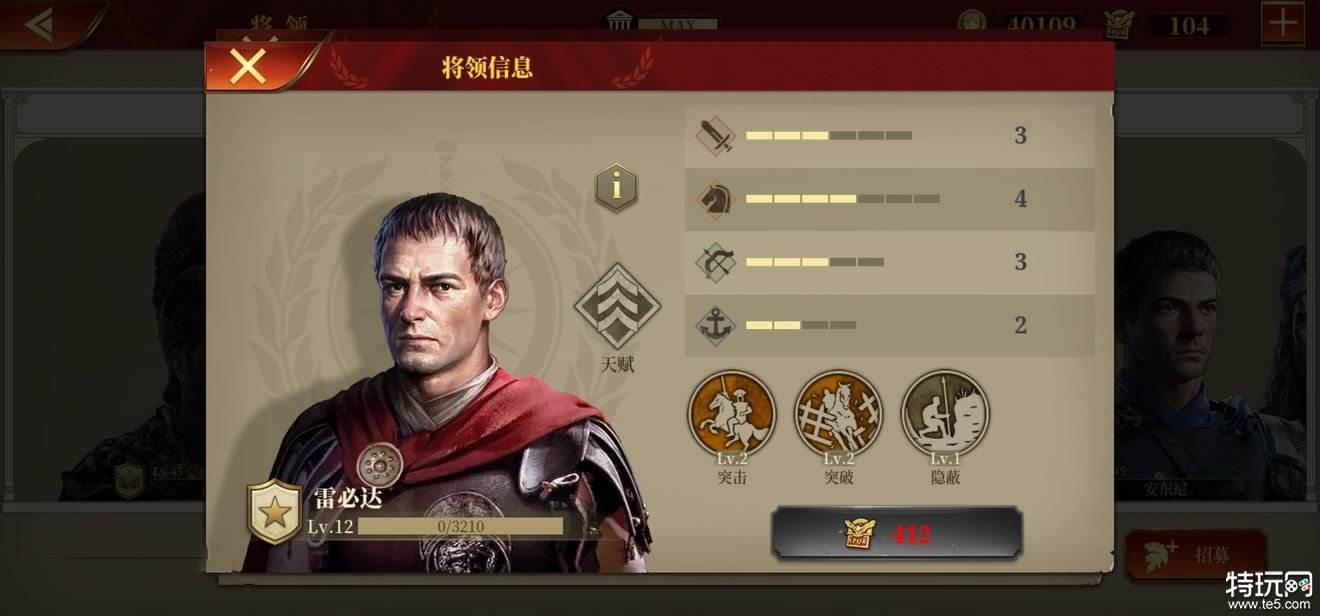1320x616 pixels.
Task: Select the cavalry horse stat row
Action: coord(888,199)
